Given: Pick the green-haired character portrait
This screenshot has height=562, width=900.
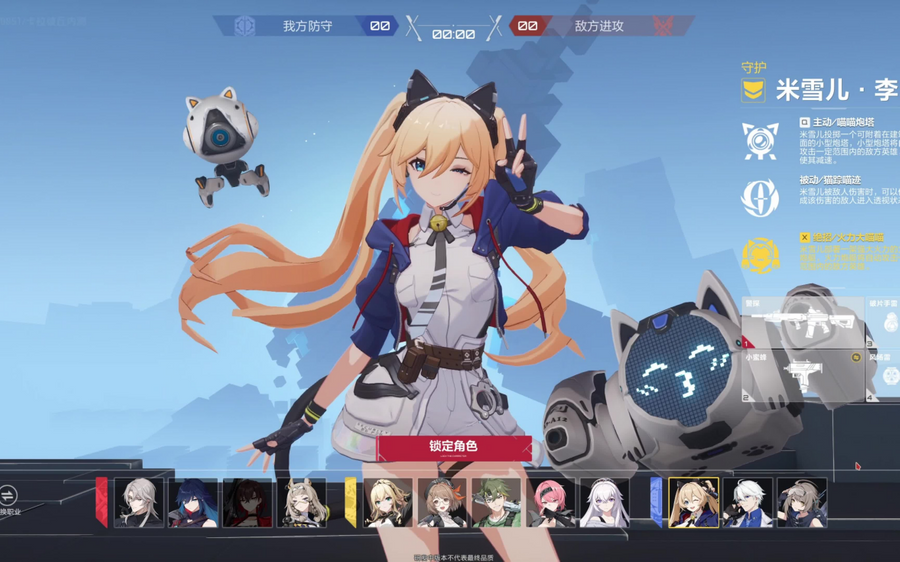Looking at the screenshot, I should pos(496,502).
